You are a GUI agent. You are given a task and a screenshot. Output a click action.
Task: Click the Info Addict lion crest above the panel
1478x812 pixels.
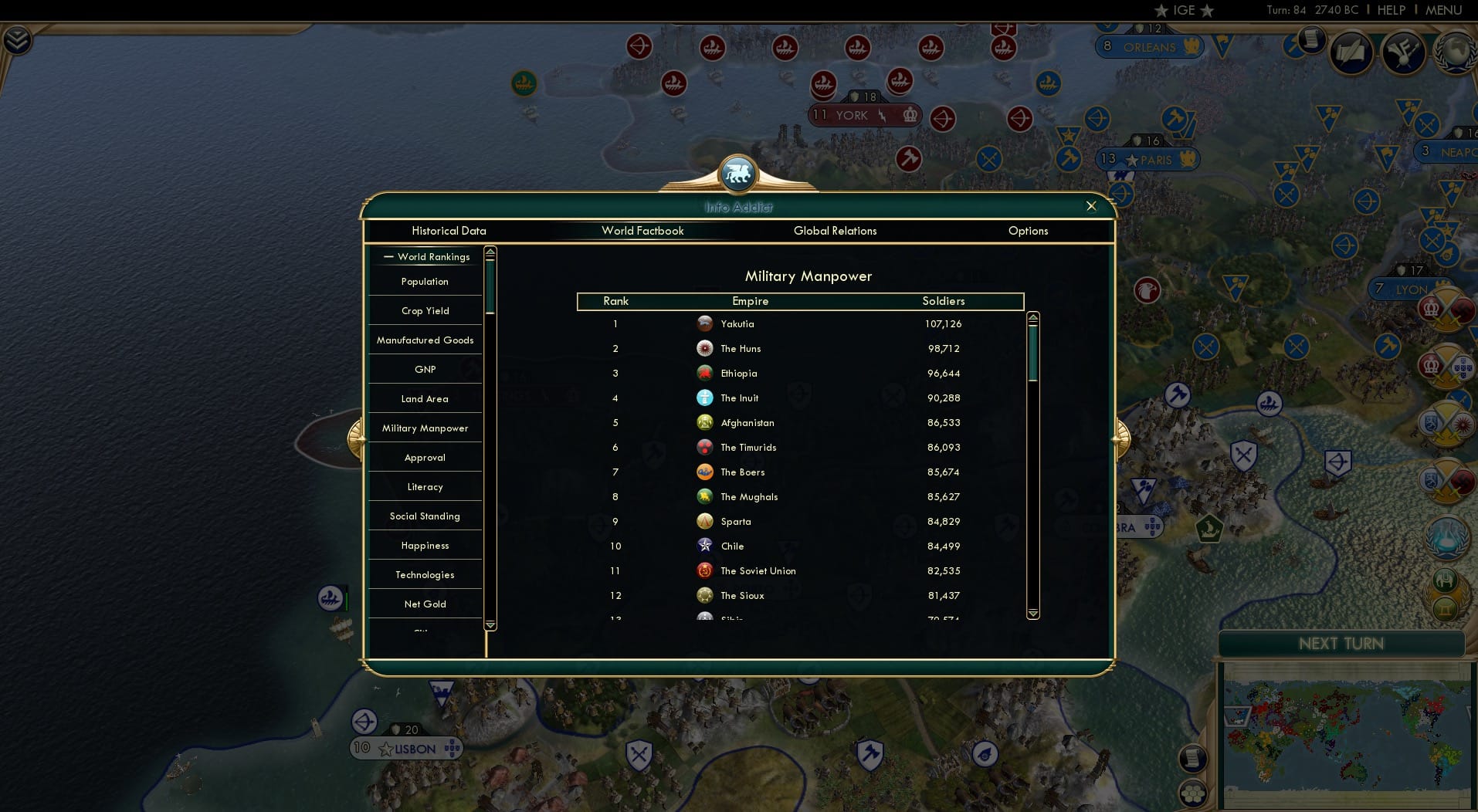[738, 174]
